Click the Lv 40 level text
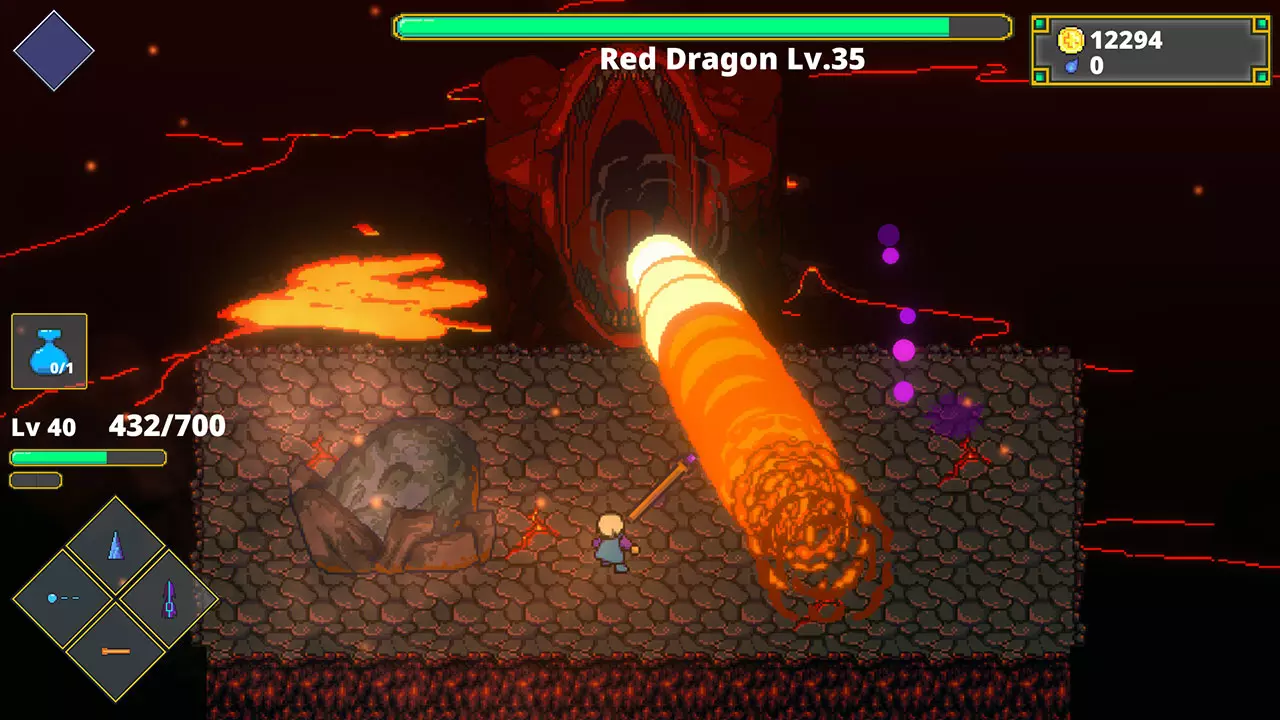The width and height of the screenshot is (1280, 720). (x=42, y=427)
